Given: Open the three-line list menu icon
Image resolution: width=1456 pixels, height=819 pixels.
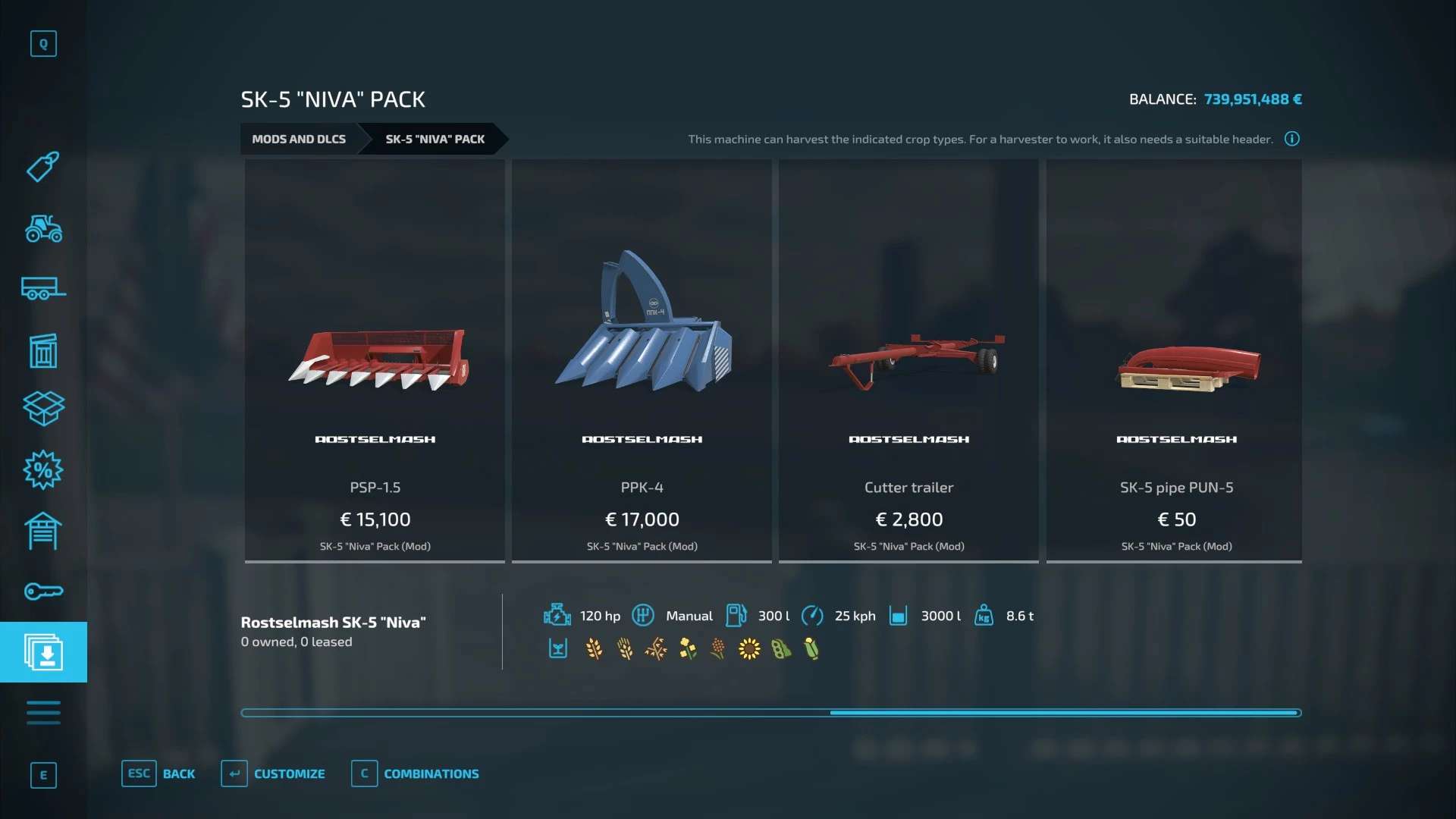Looking at the screenshot, I should click(43, 713).
